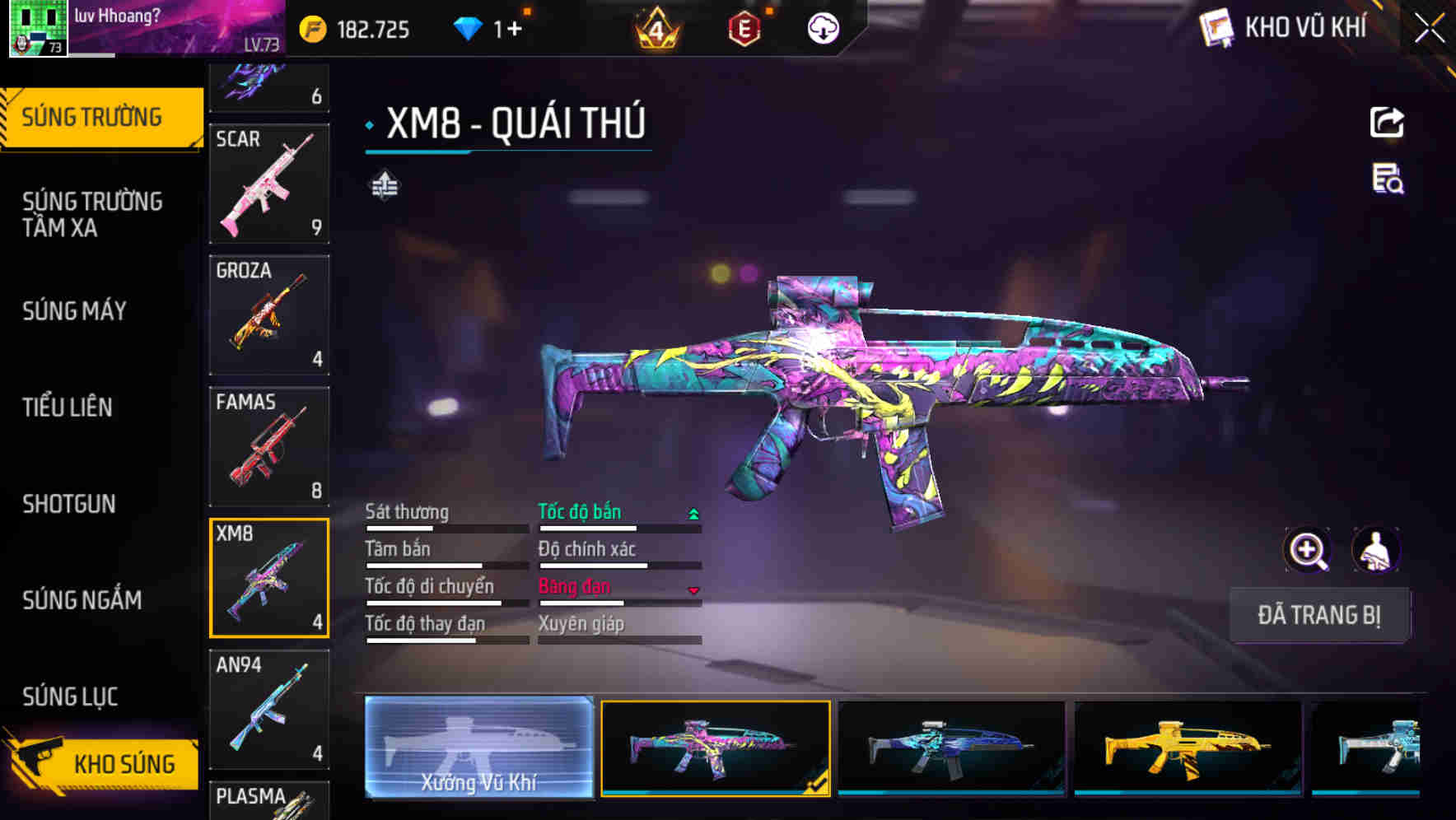
Task: Select the golden yellow XM8 skin
Action: pyautogui.click(x=1188, y=748)
